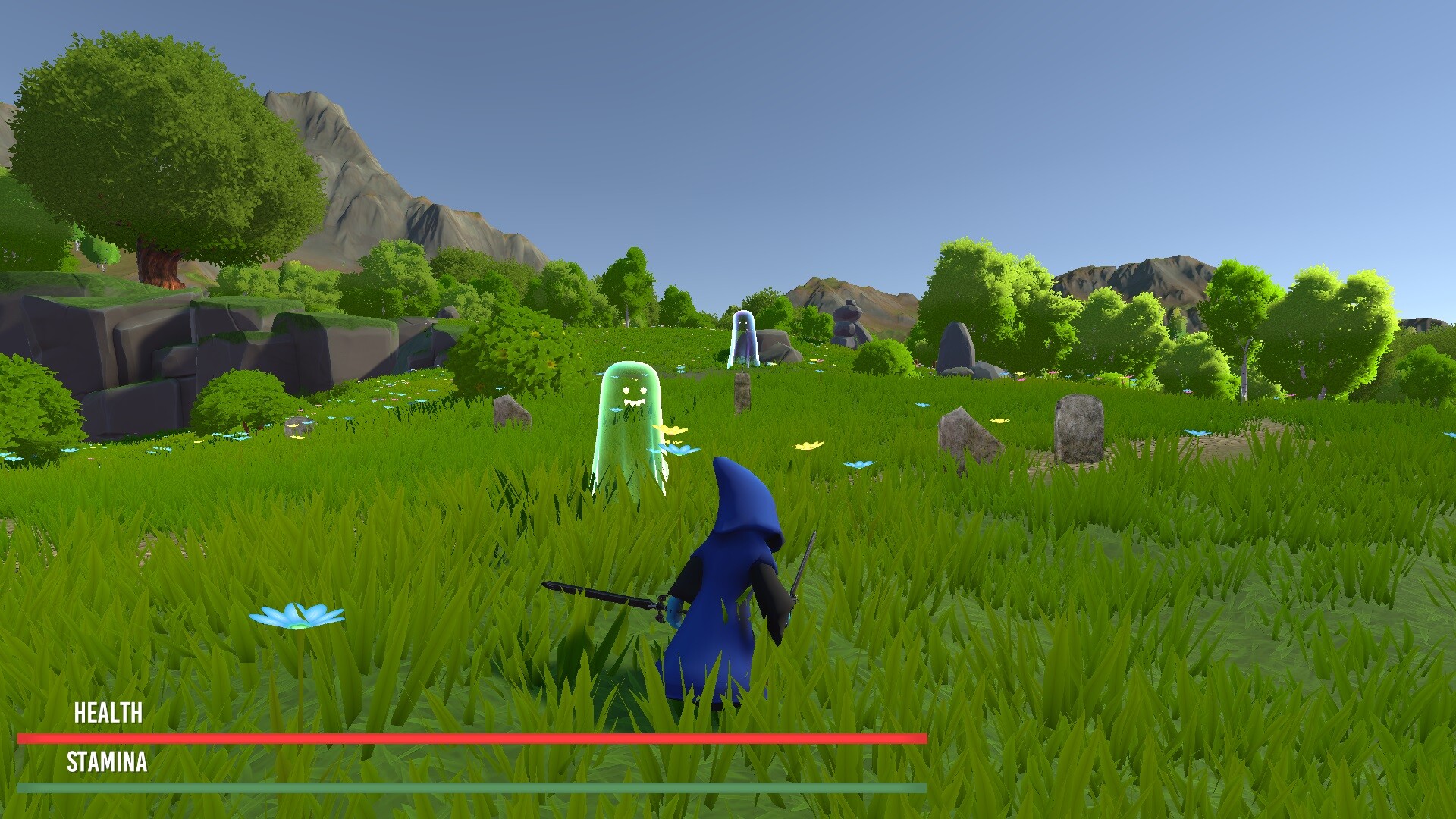This screenshot has width=1456, height=819.
Task: Click the blue flower in the foreground grass
Action: (298, 616)
